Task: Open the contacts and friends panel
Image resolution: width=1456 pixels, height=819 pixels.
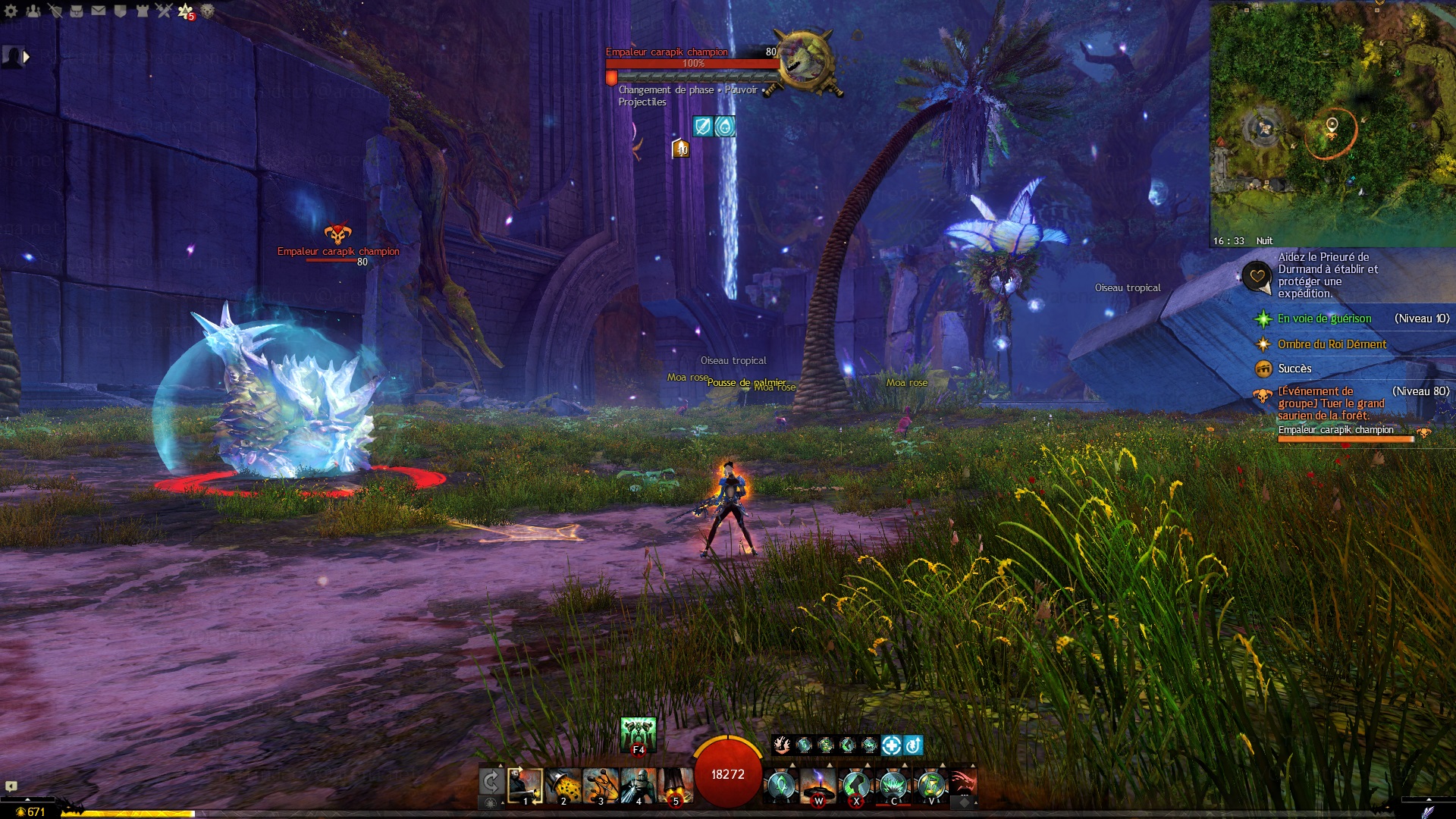Action: 33,11
